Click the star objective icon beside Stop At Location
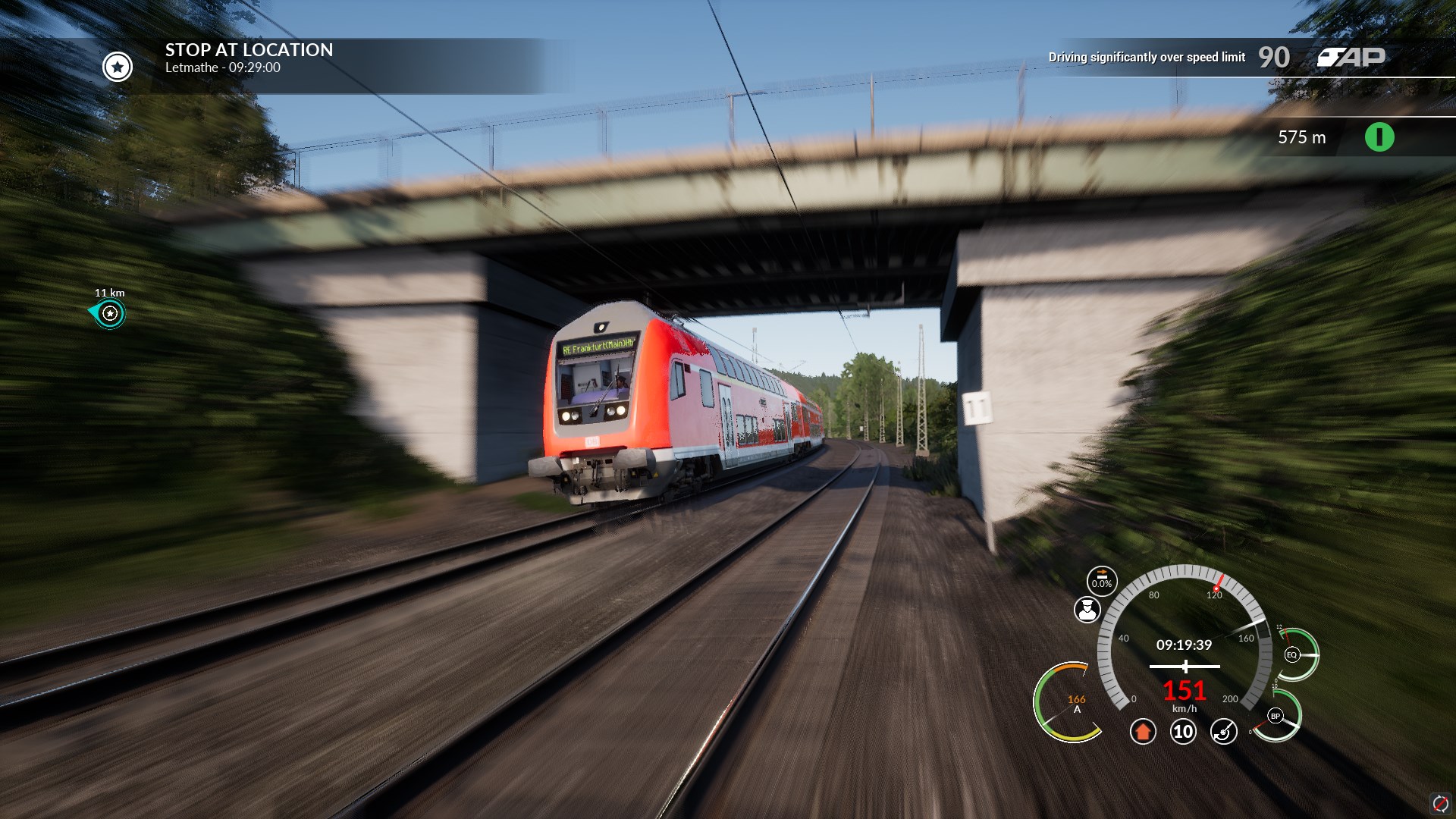Screen dimensions: 1456x819 pyautogui.click(x=118, y=67)
